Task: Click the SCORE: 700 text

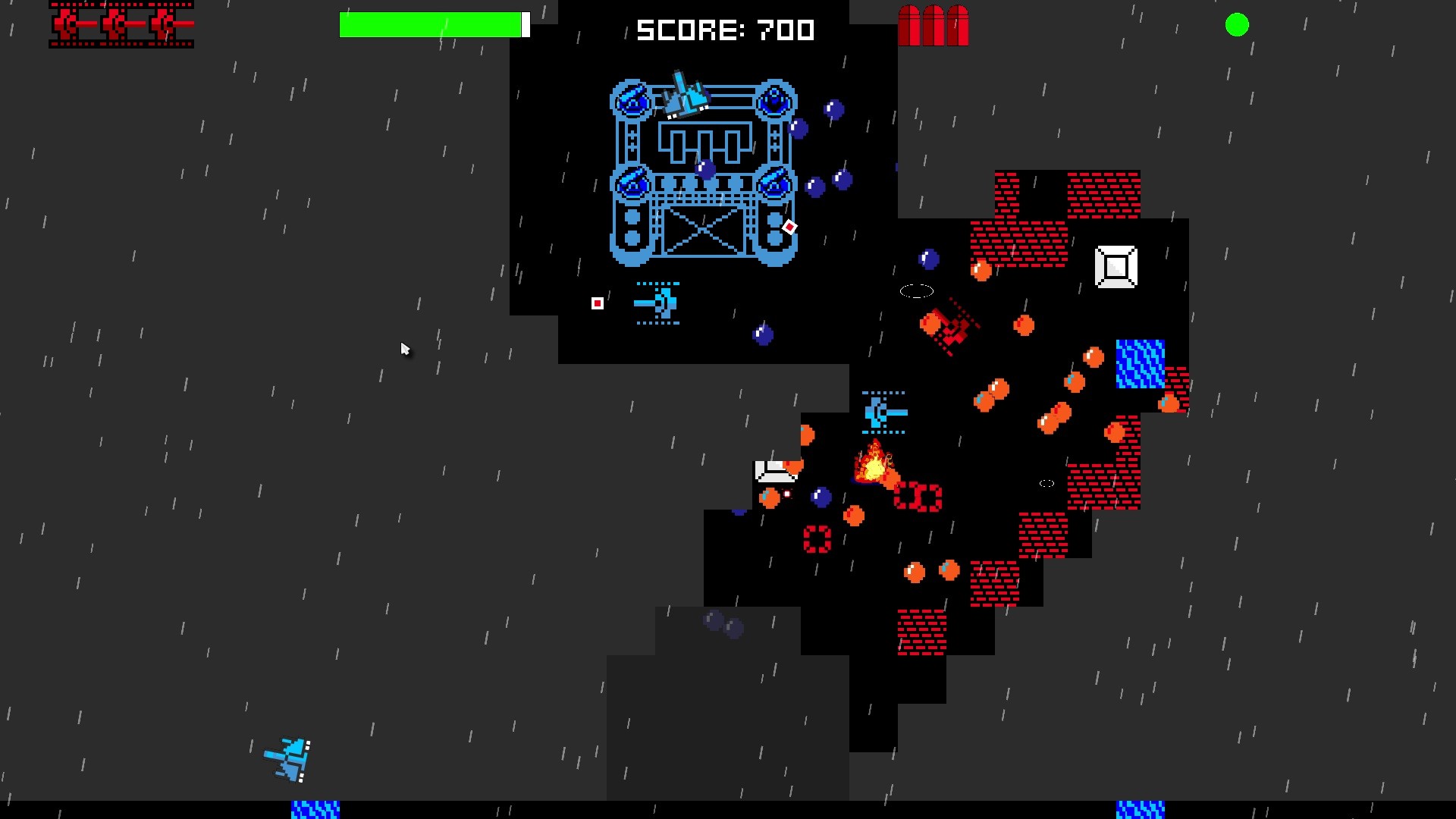Action: (725, 30)
